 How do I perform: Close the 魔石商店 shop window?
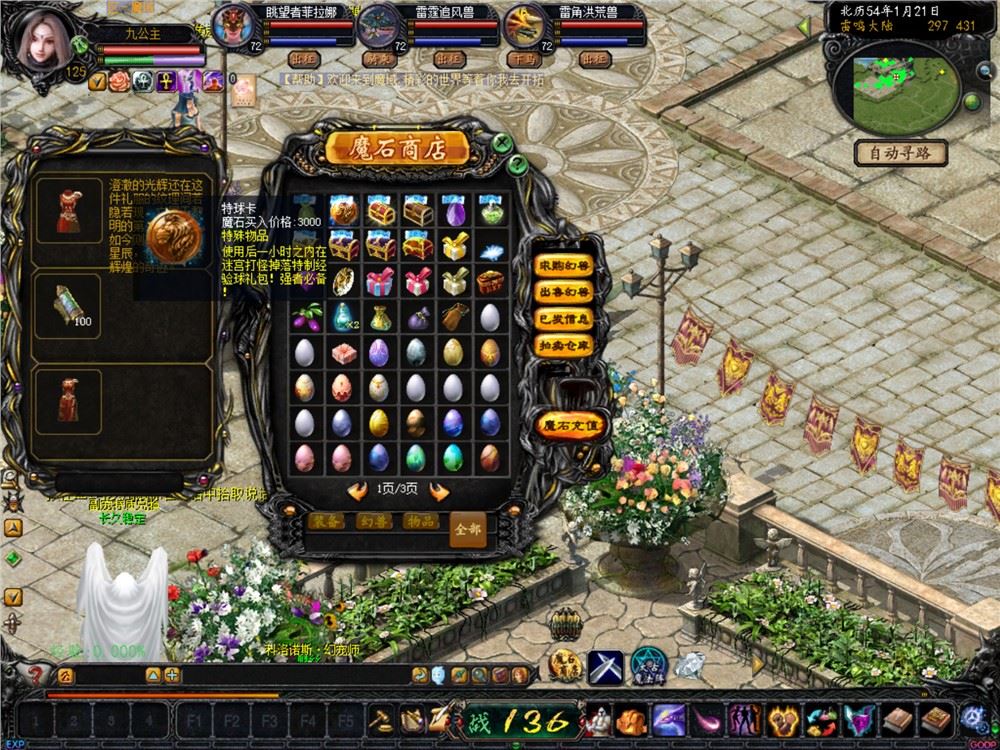501,144
